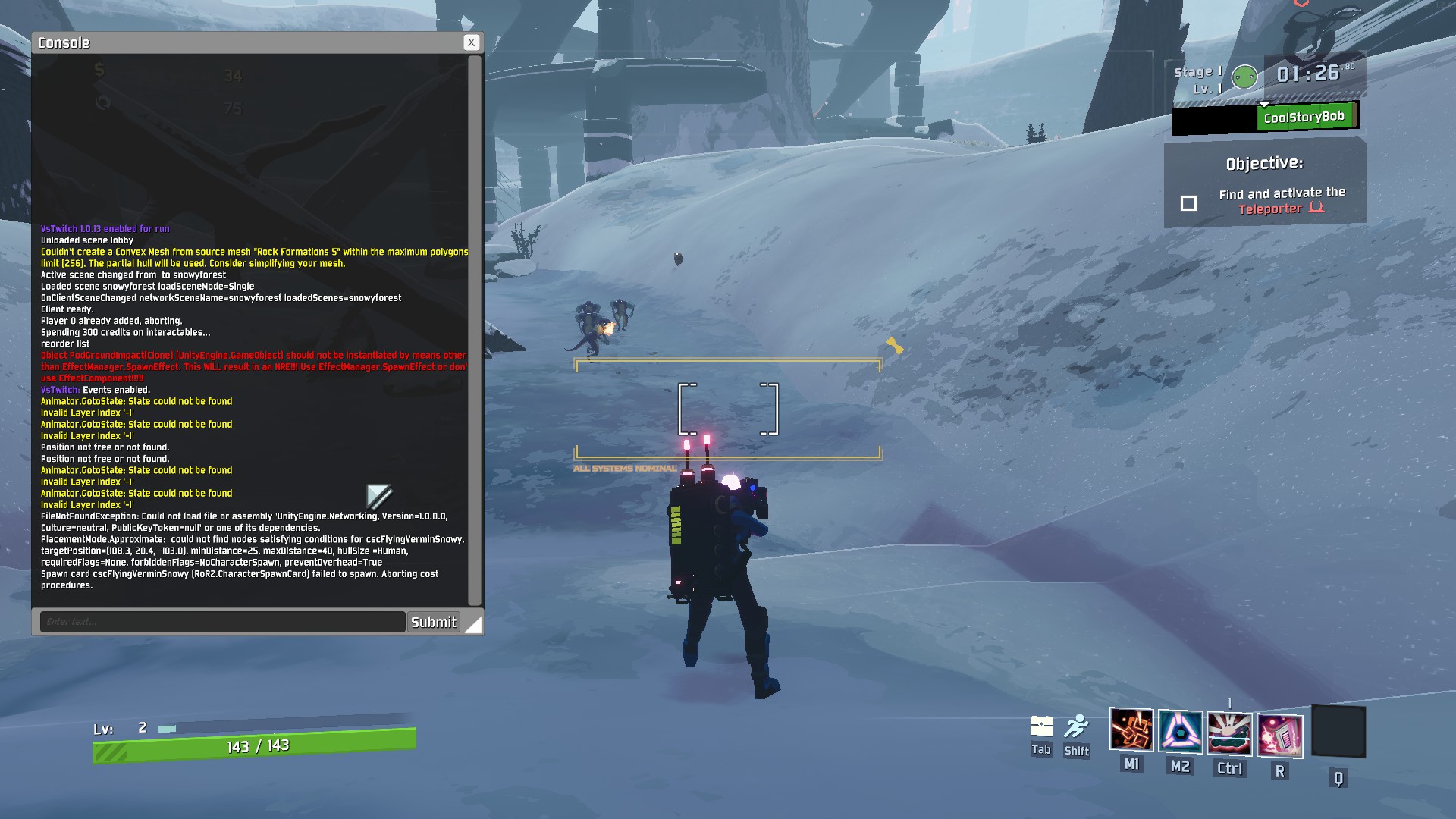Click the Enter text console input field
Image resolution: width=1456 pixels, height=819 pixels.
click(221, 621)
